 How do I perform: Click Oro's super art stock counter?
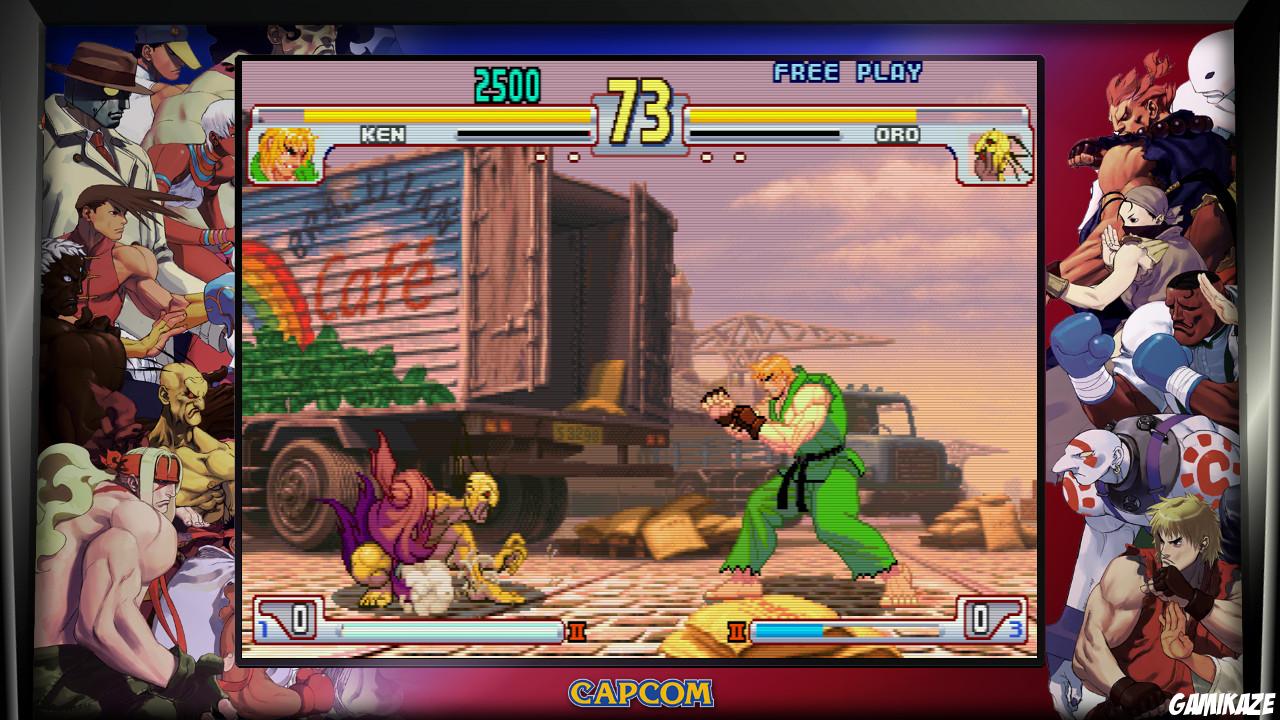click(x=983, y=622)
